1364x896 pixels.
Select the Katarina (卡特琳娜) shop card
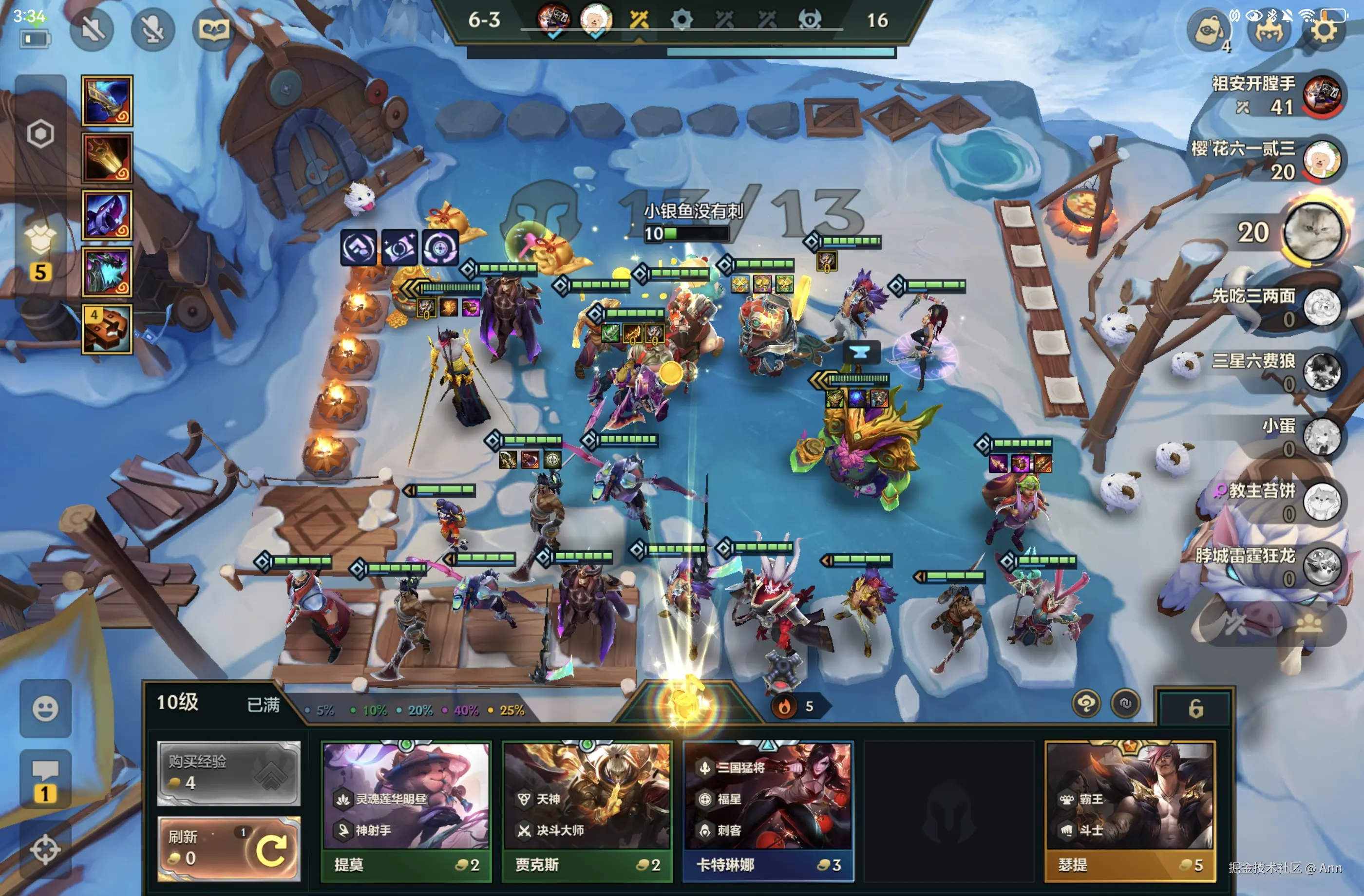(768, 811)
